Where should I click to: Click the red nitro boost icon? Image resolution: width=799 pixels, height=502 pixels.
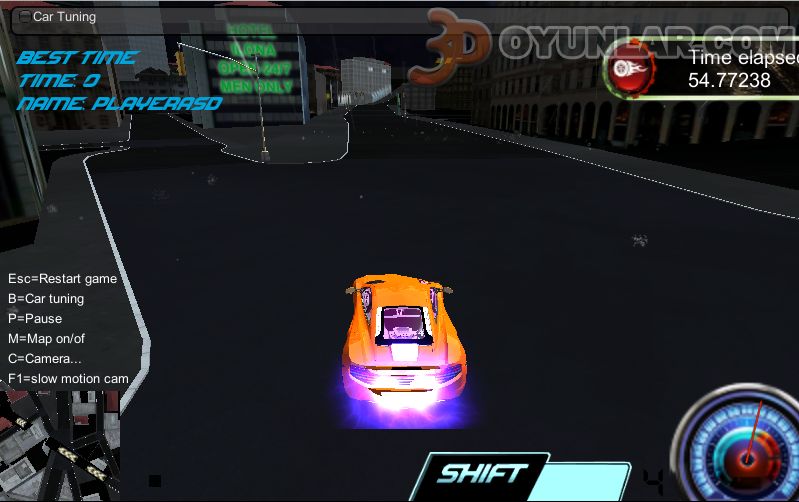[x=632, y=72]
